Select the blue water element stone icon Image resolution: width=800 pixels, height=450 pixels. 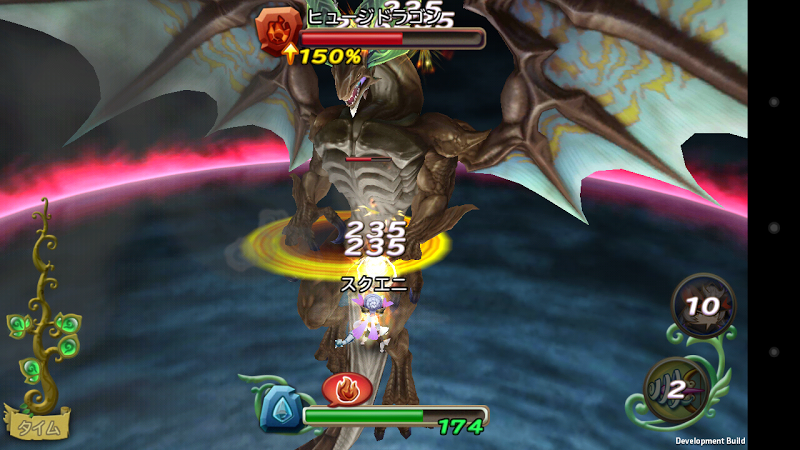tap(280, 410)
